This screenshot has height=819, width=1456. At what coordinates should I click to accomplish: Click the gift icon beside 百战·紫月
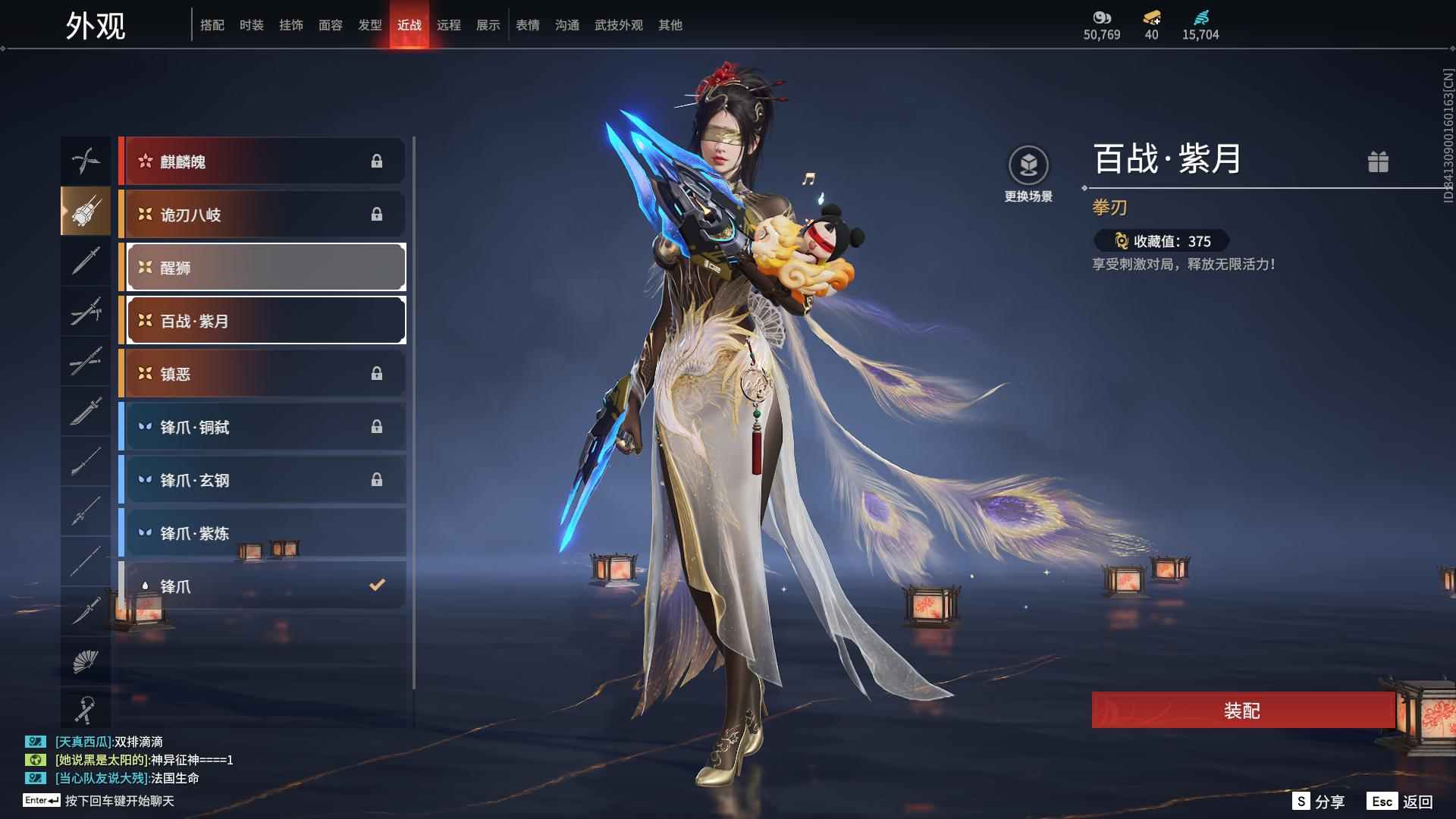pyautogui.click(x=1379, y=162)
